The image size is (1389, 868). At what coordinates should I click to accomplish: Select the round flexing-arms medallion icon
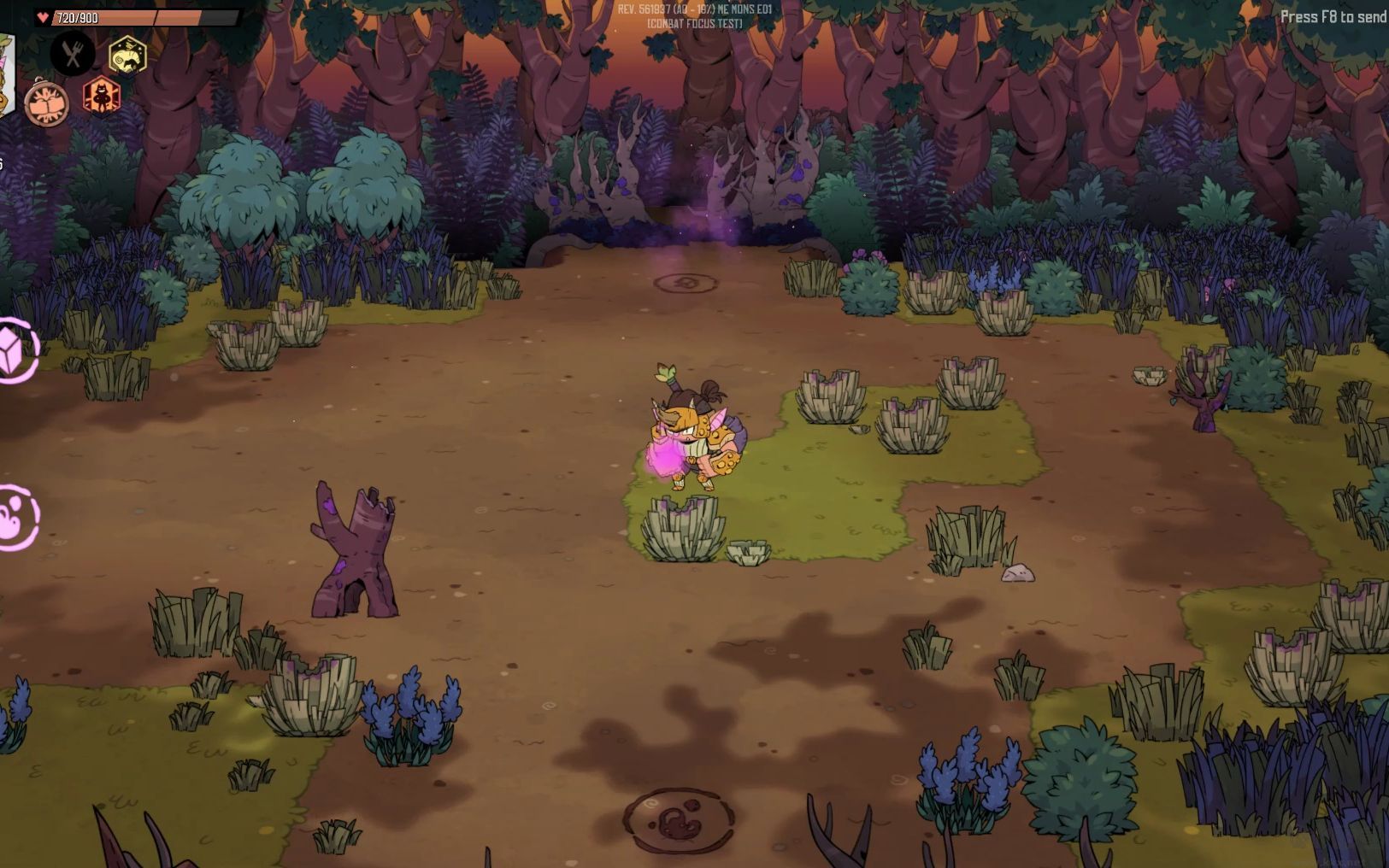(46, 104)
